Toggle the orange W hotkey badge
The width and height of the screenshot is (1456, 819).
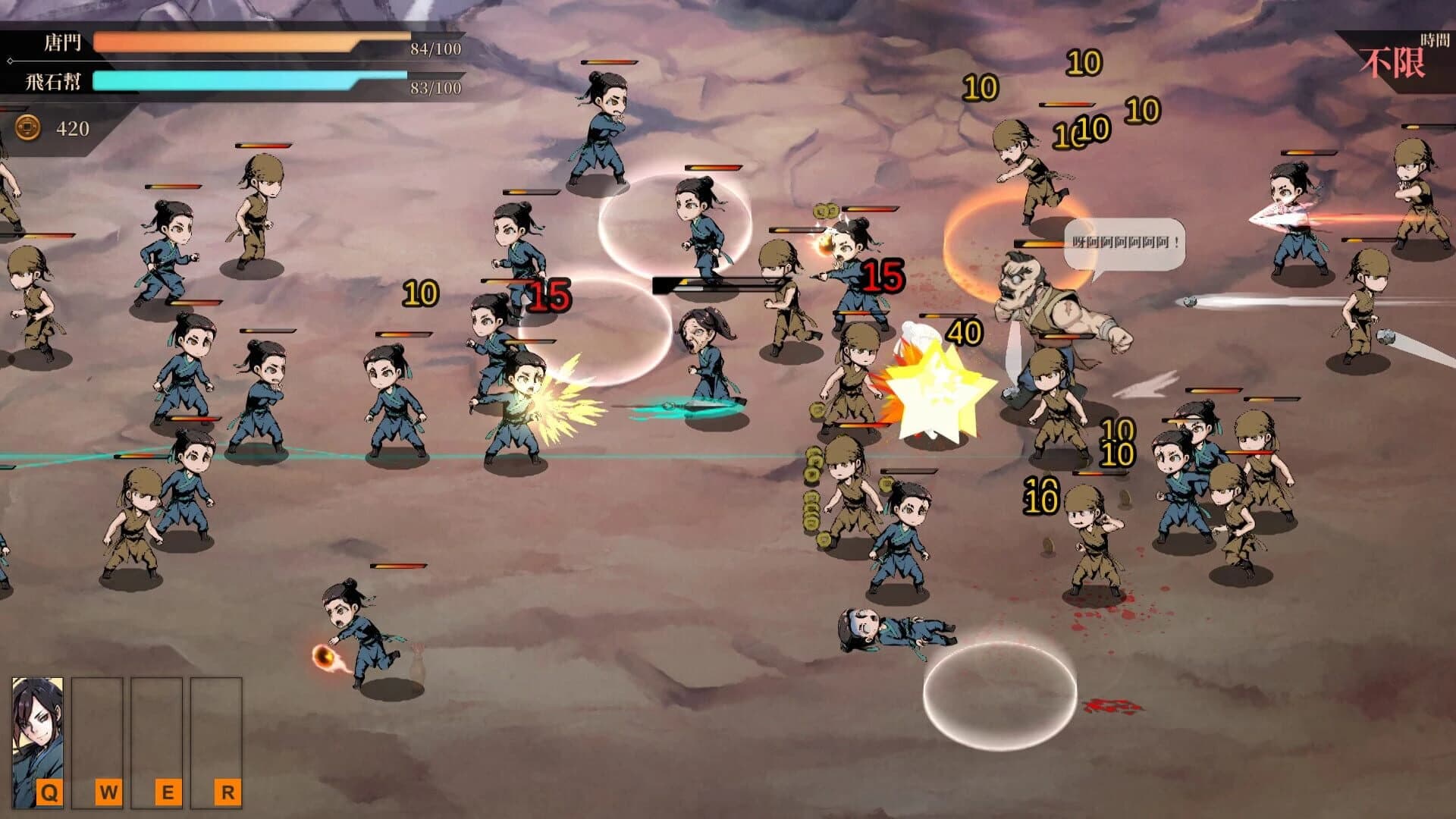[x=110, y=790]
